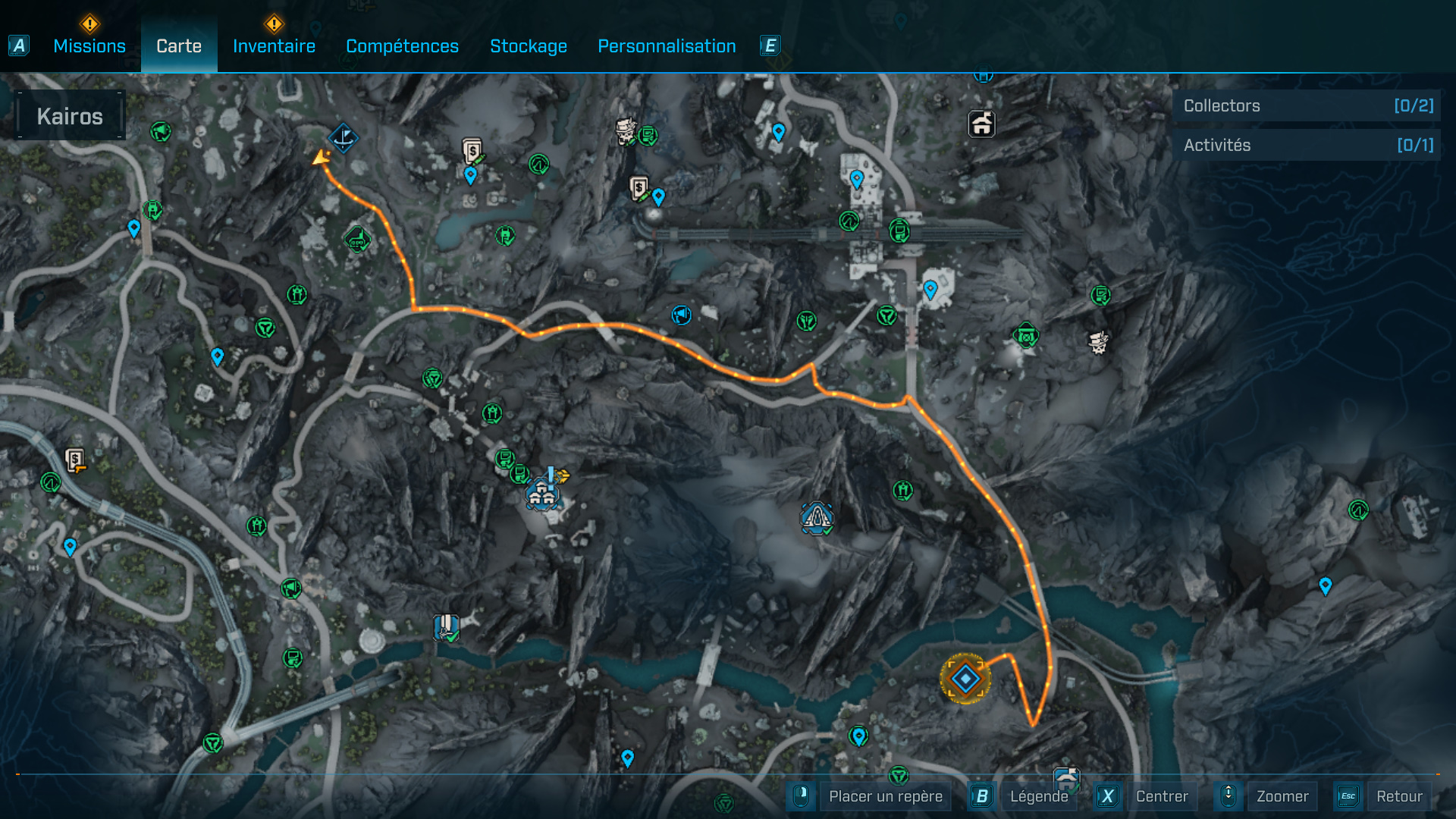Click the Kairos region label
Image resolution: width=1456 pixels, height=819 pixels.
click(x=70, y=116)
